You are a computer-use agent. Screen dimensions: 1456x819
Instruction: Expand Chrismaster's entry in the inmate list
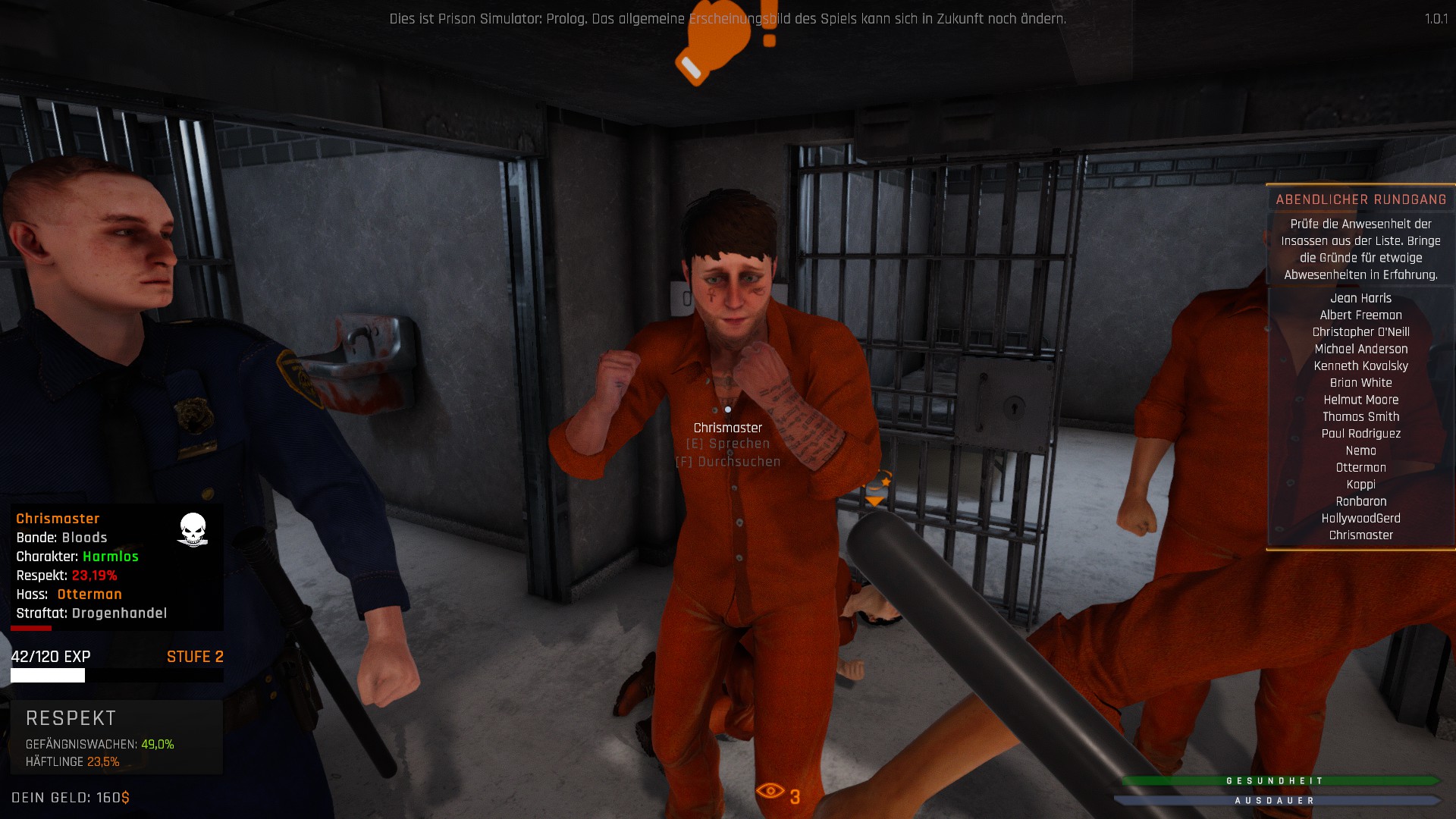coord(1360,535)
